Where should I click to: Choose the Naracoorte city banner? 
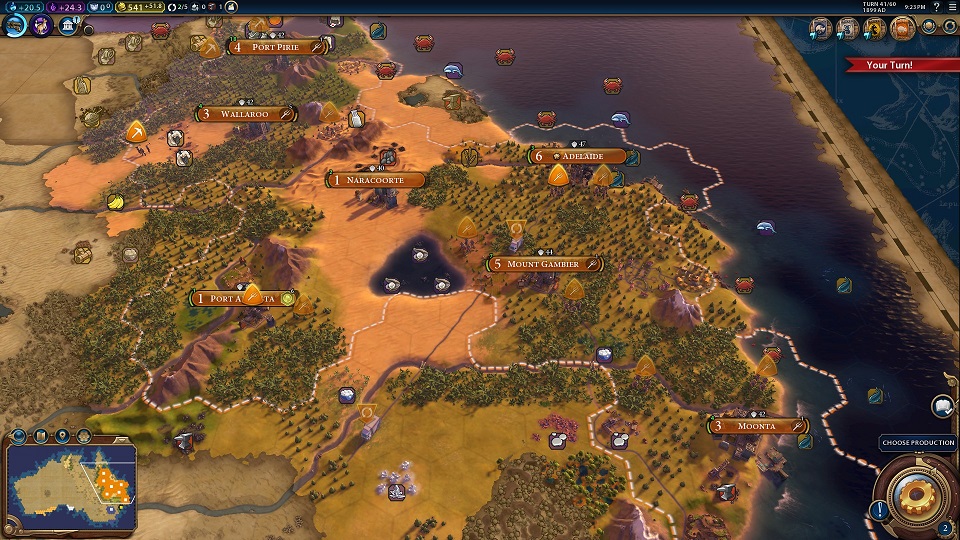point(378,180)
